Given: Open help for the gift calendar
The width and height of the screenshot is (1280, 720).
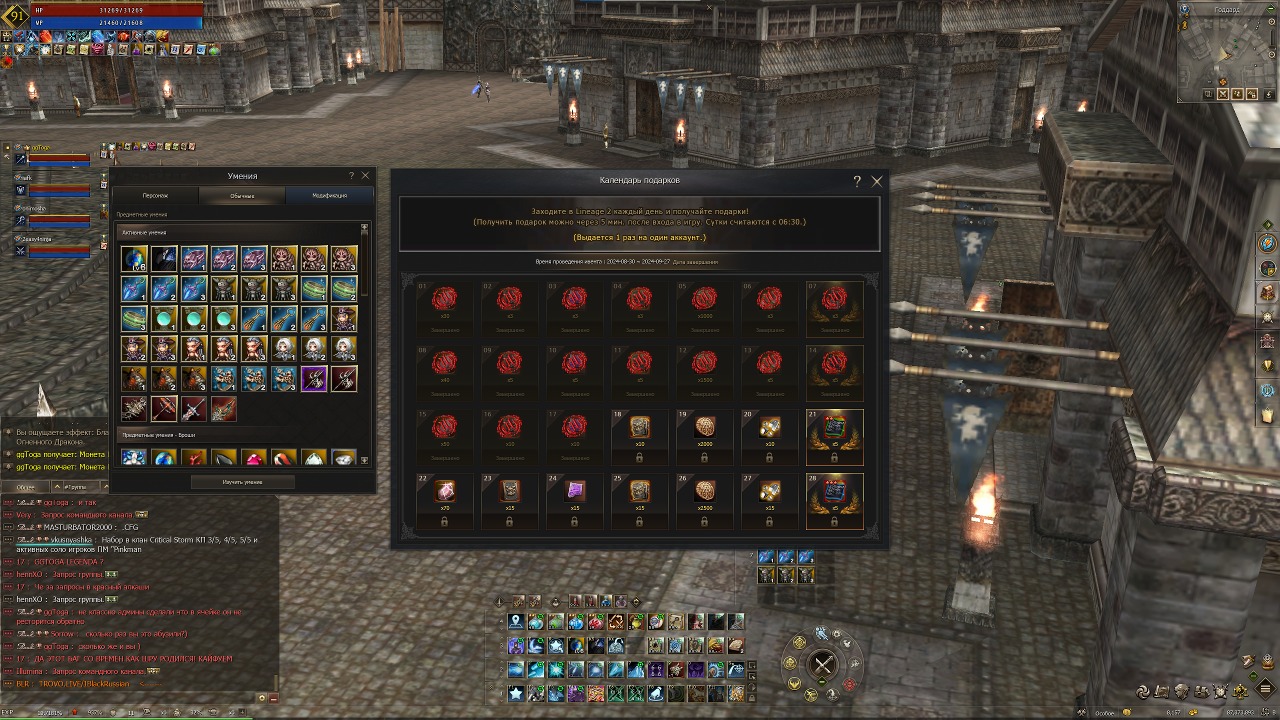Looking at the screenshot, I should click(857, 181).
